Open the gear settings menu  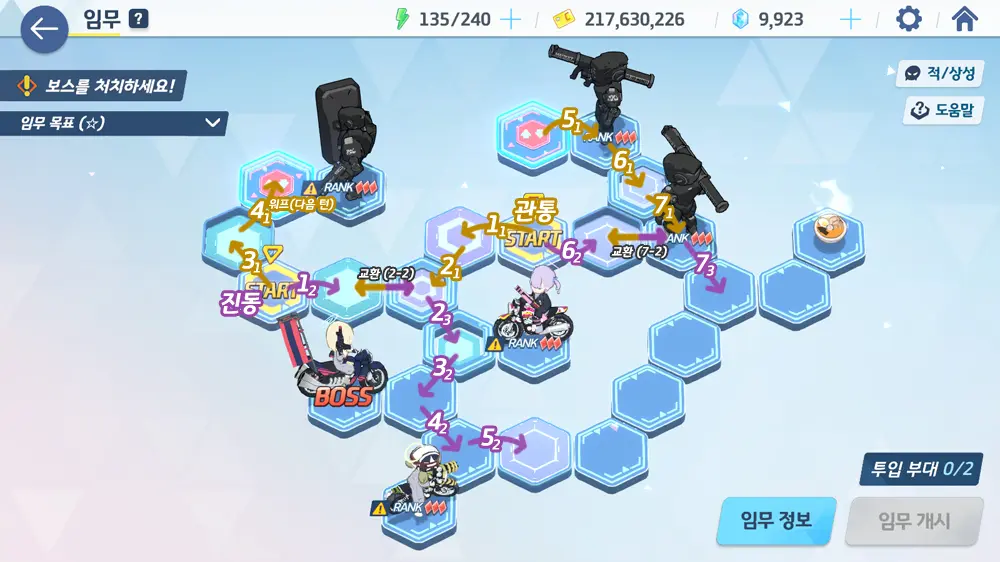click(x=908, y=19)
